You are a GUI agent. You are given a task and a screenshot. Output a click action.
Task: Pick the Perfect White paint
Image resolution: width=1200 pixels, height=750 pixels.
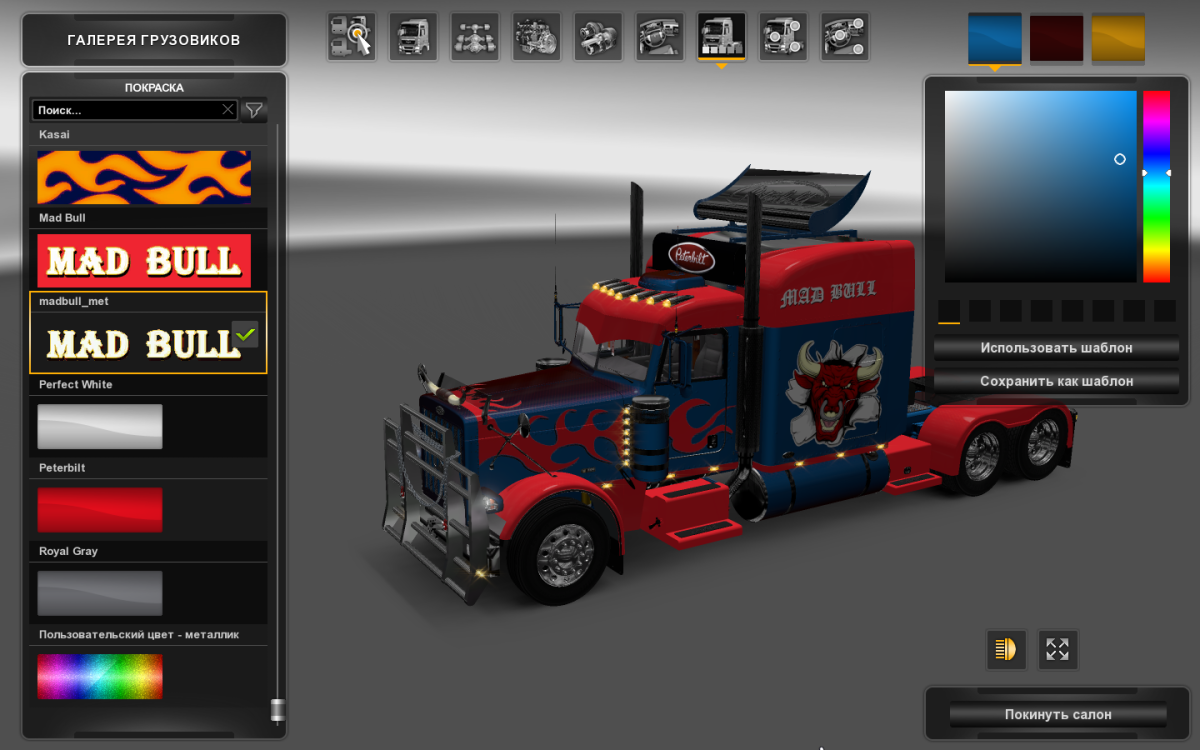point(100,426)
